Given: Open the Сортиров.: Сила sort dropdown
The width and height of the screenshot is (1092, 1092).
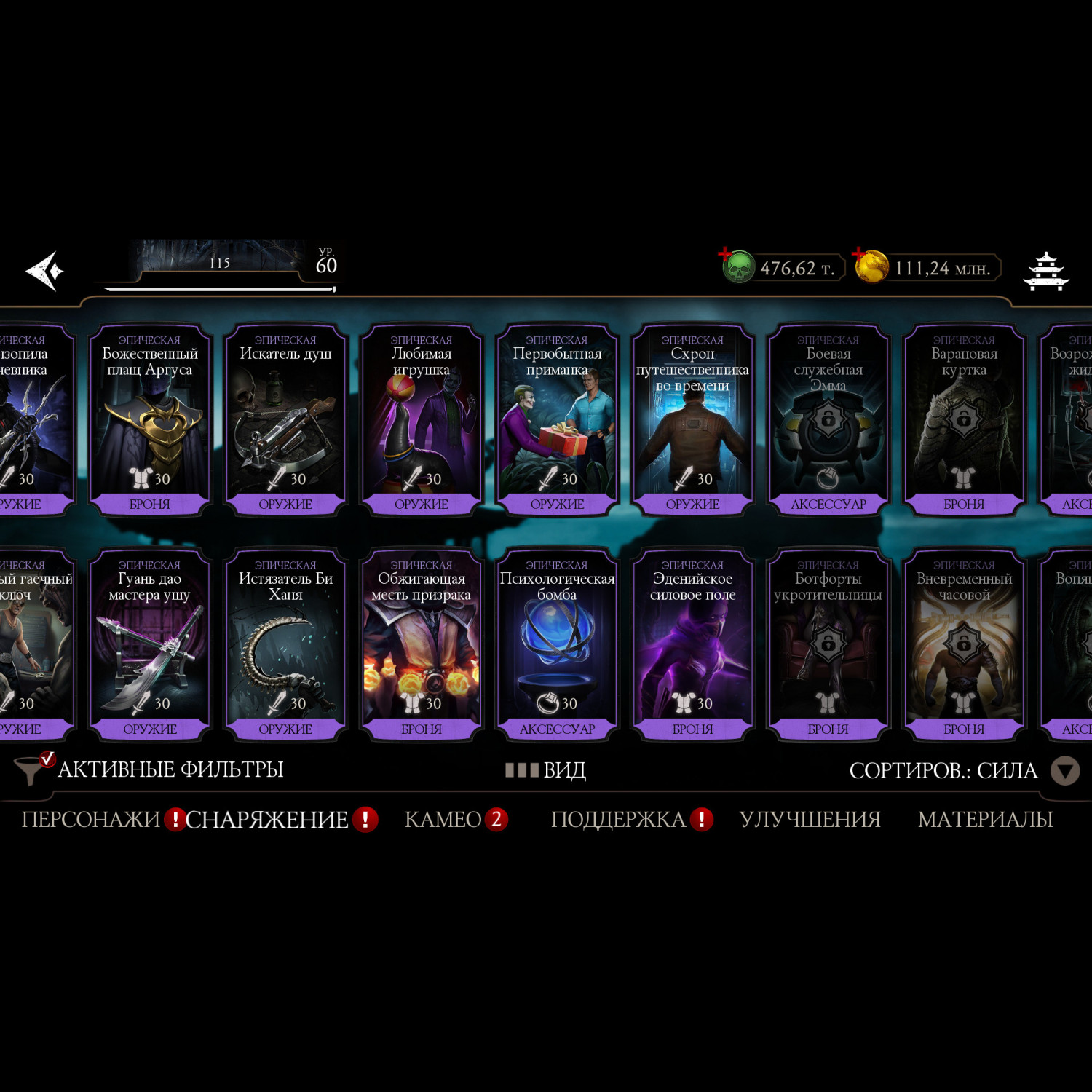Looking at the screenshot, I should coord(962,770).
